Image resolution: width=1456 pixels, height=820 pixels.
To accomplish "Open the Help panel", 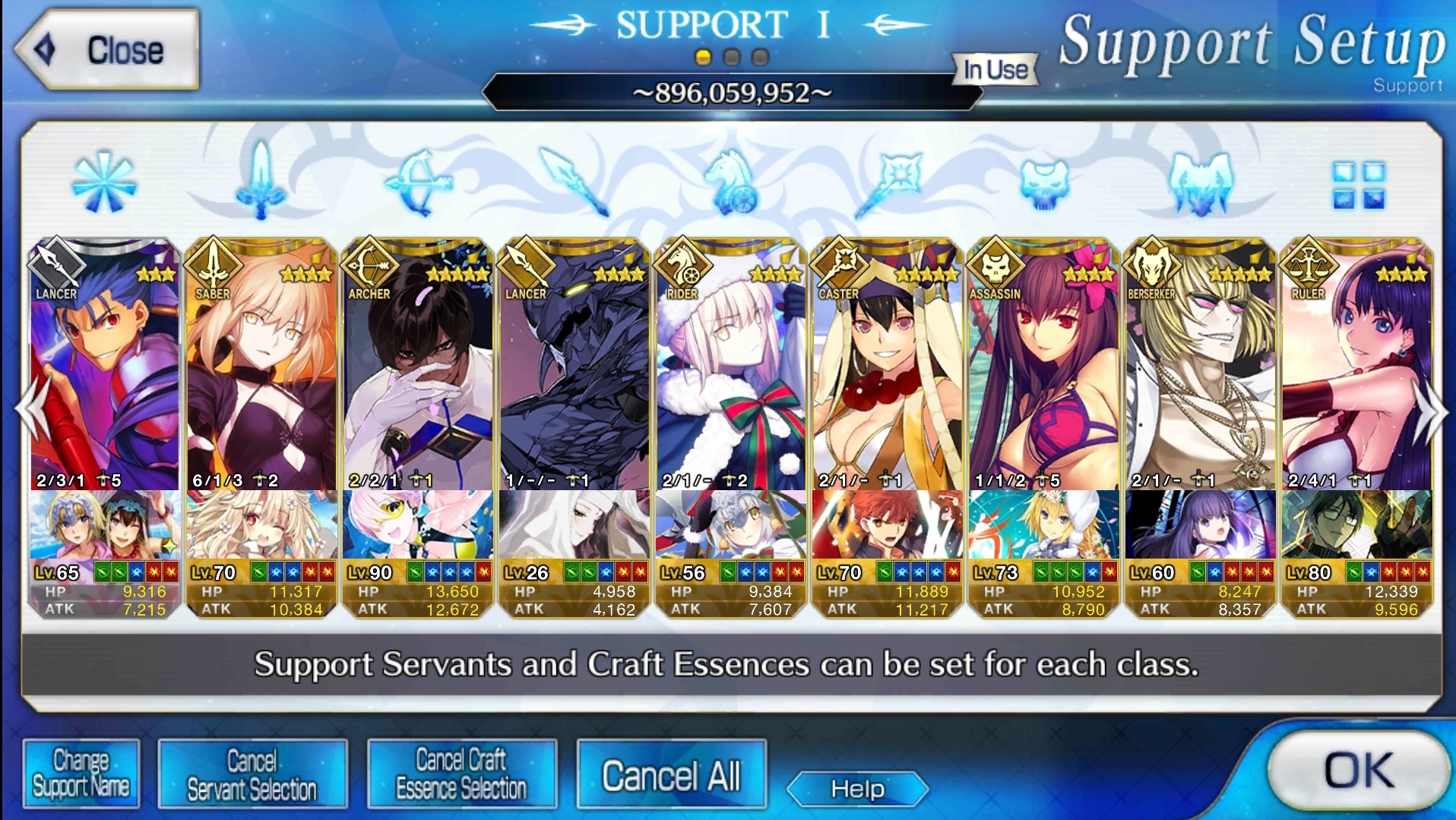I will [857, 789].
